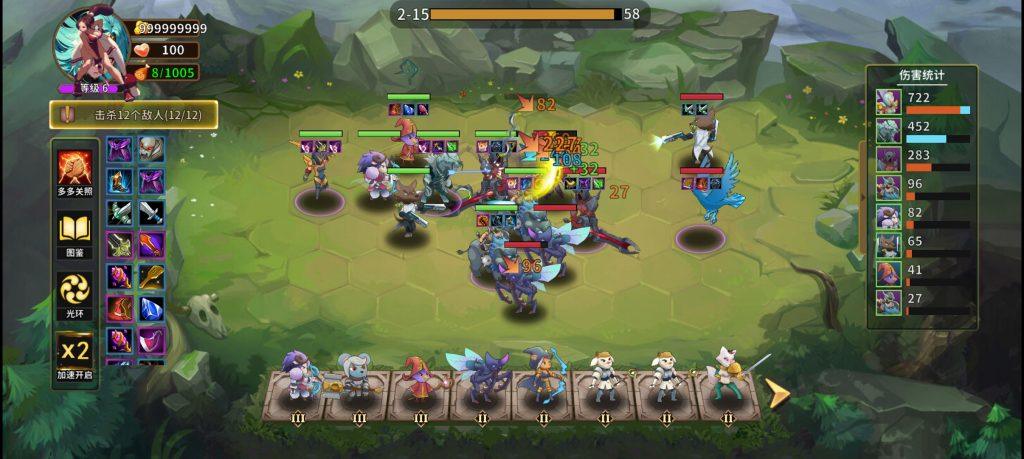Image resolution: width=1024 pixels, height=459 pixels.
Task: Select the grey mouse unit on the bench
Action: click(x=357, y=378)
